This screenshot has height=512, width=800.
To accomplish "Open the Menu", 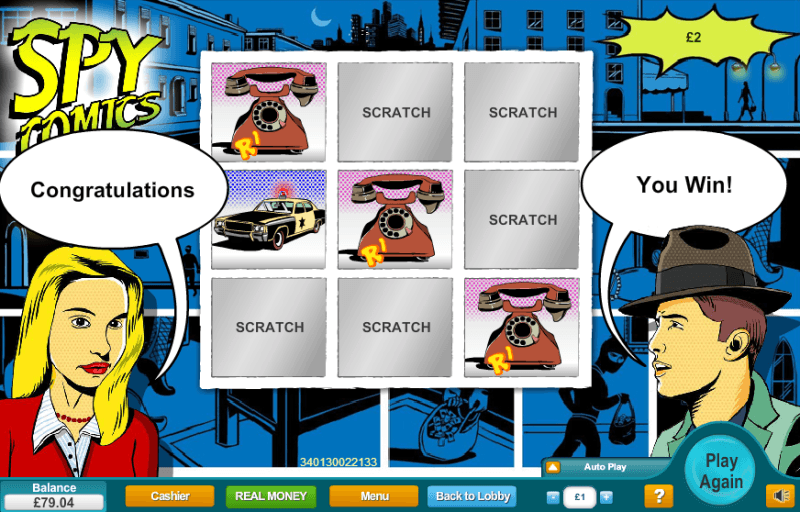I will click(x=374, y=496).
